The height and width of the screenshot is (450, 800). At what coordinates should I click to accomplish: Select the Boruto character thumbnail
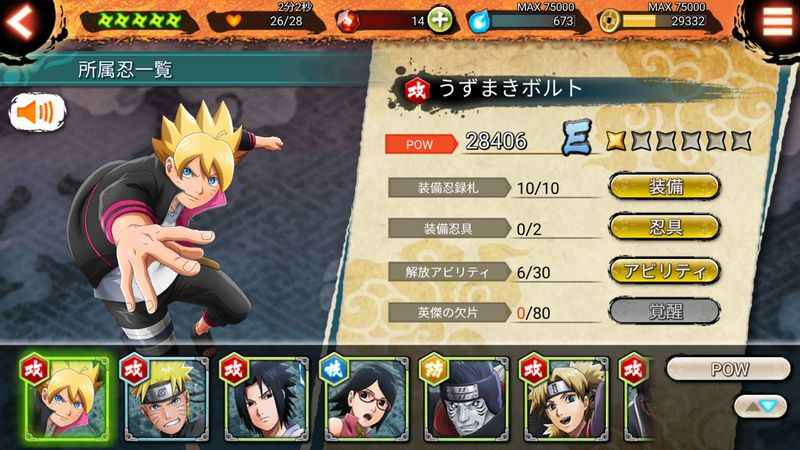[x=63, y=398]
